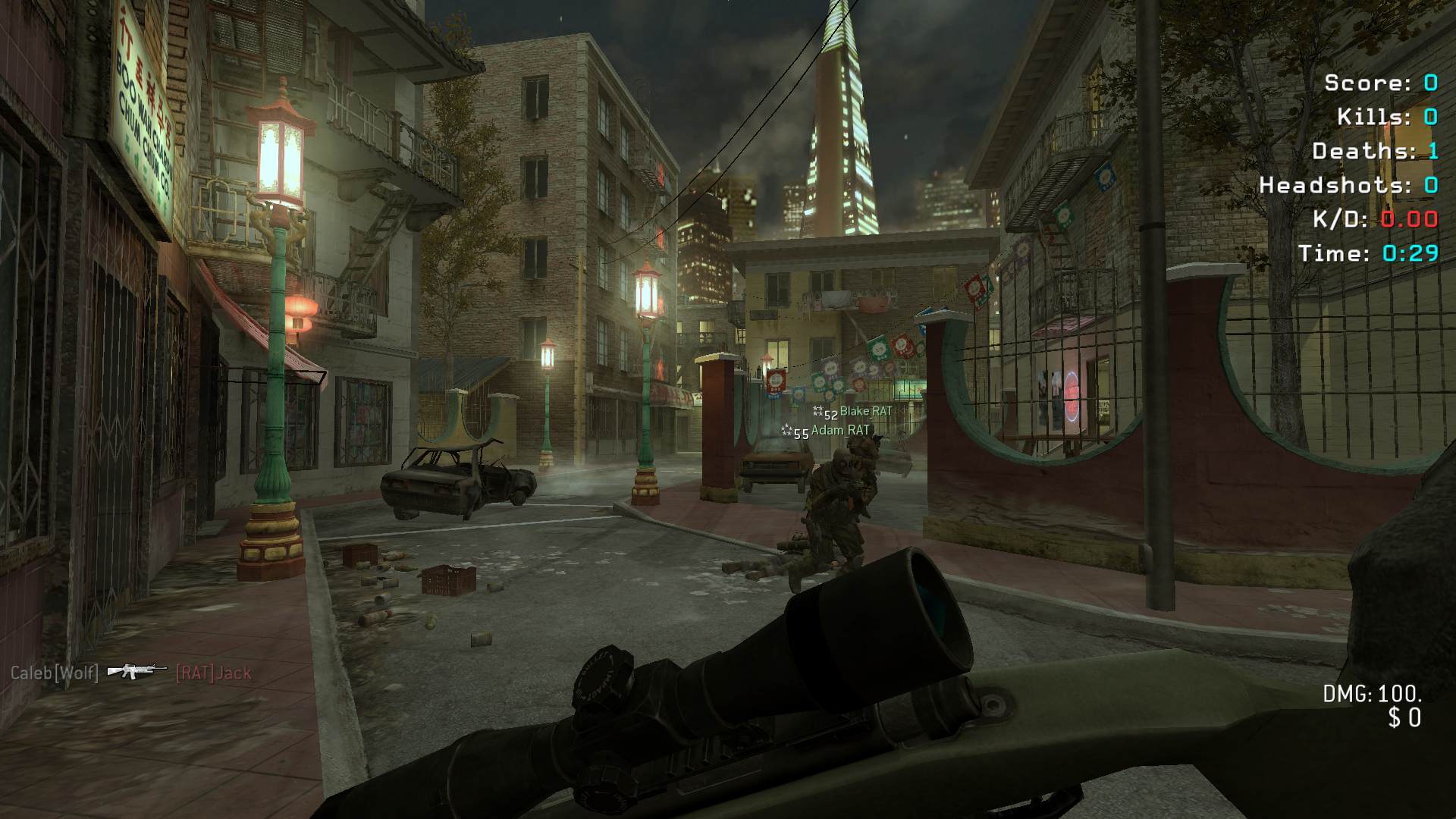
Task: Click Caleb[Wolf] in the killfeed
Action: click(55, 673)
